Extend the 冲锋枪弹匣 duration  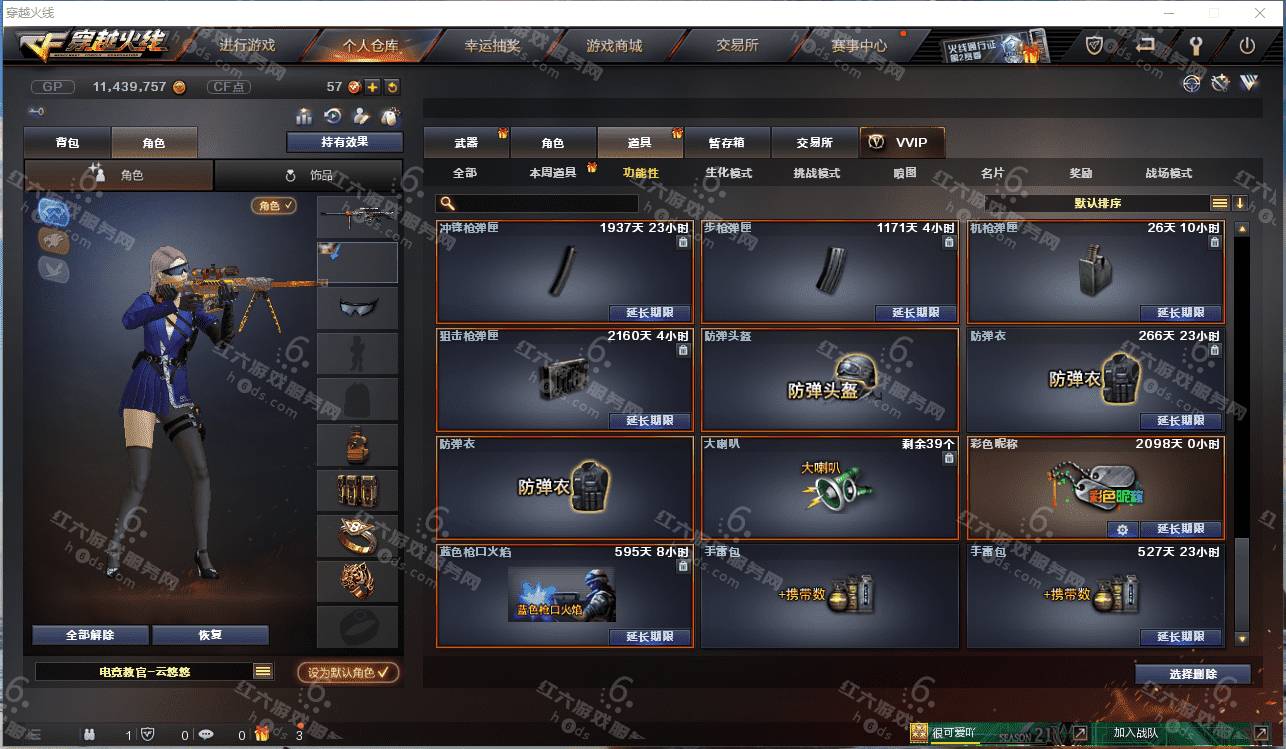click(649, 313)
